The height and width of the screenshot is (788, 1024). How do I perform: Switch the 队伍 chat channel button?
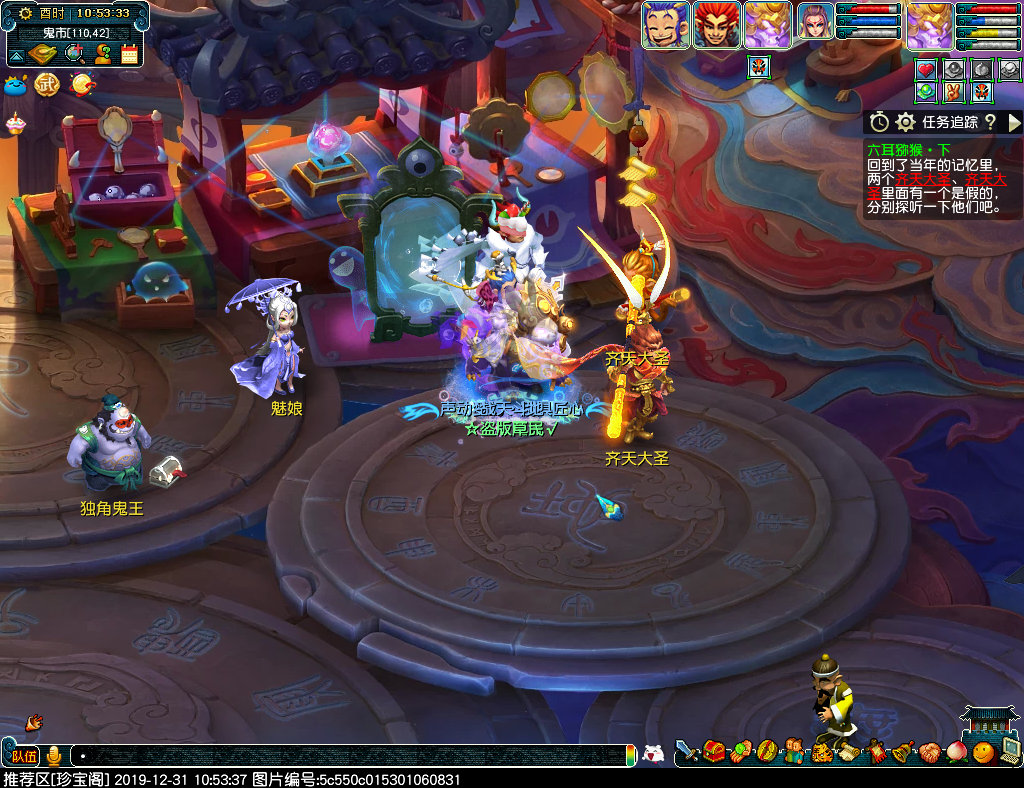(24, 755)
